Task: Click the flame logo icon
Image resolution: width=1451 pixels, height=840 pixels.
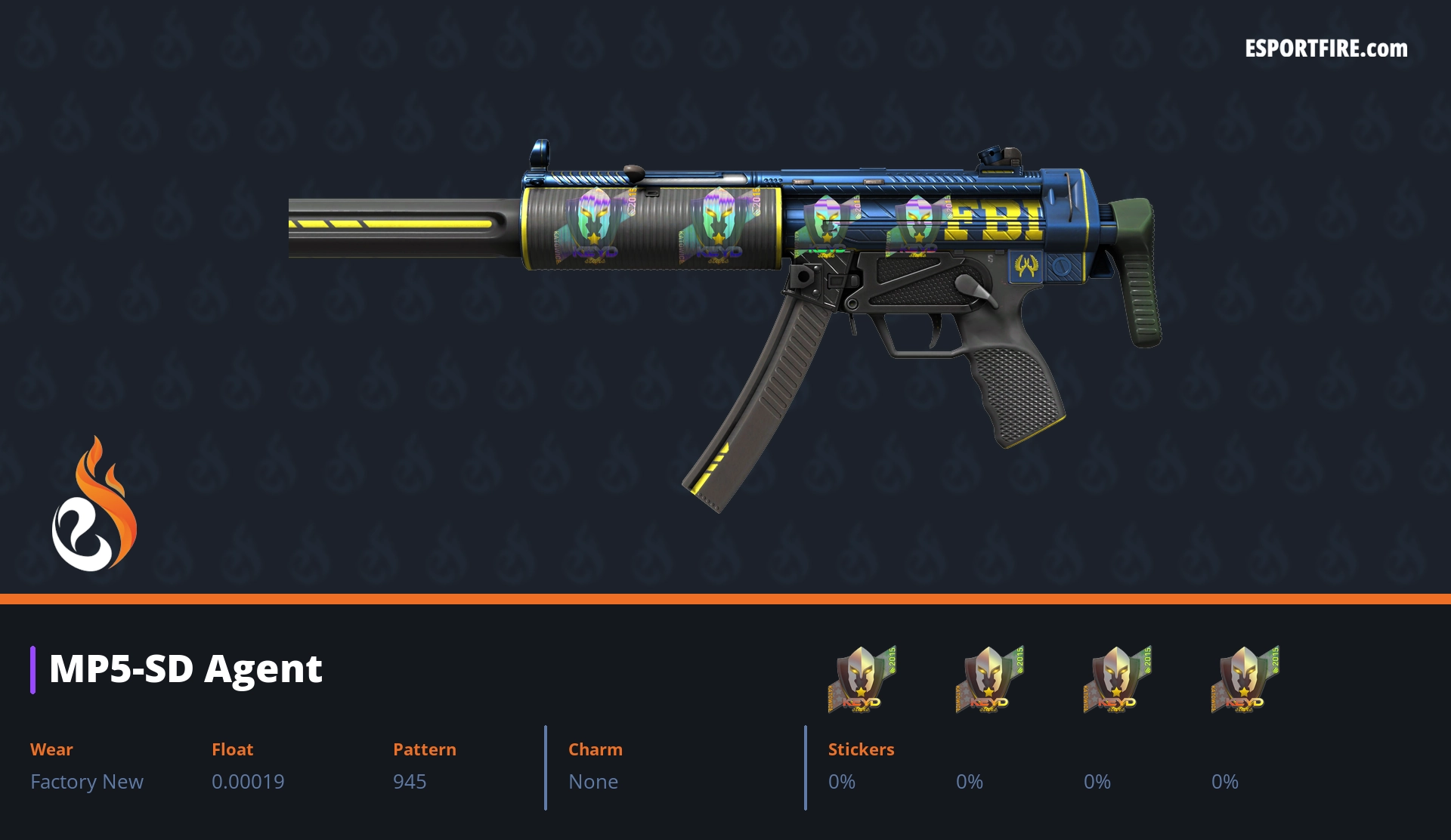Action: (94, 505)
